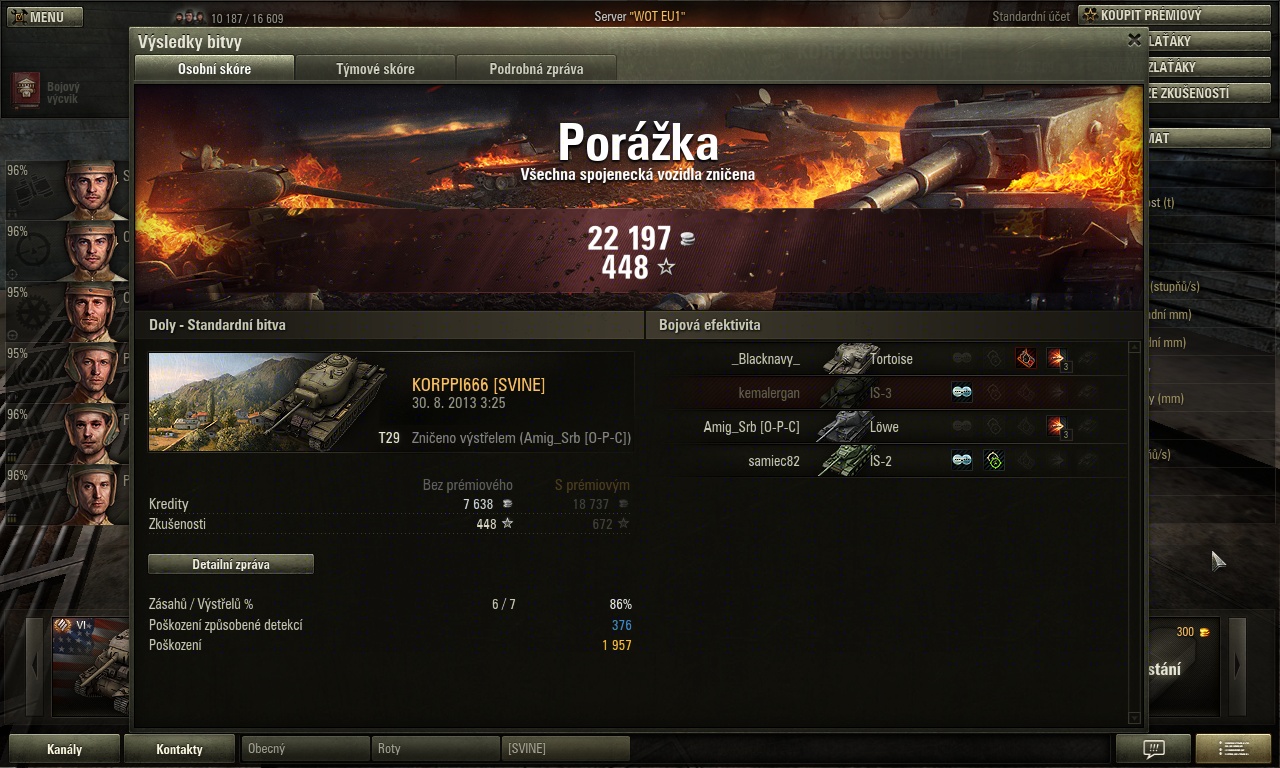1280x768 pixels.
Task: Select the kemalergan IS-3 row
Action: coord(890,393)
